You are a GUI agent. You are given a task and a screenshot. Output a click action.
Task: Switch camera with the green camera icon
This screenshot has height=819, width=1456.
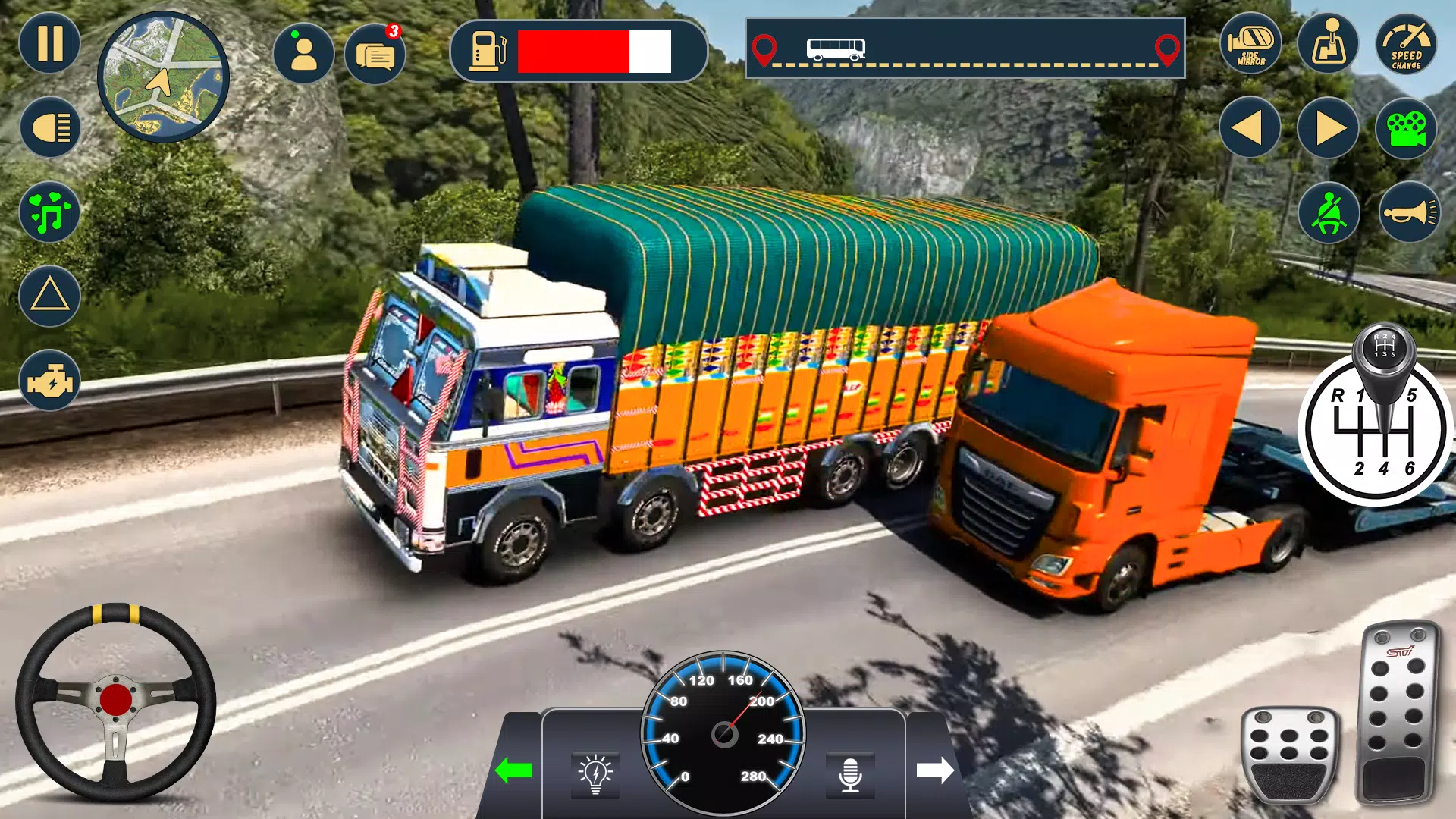point(1406,127)
